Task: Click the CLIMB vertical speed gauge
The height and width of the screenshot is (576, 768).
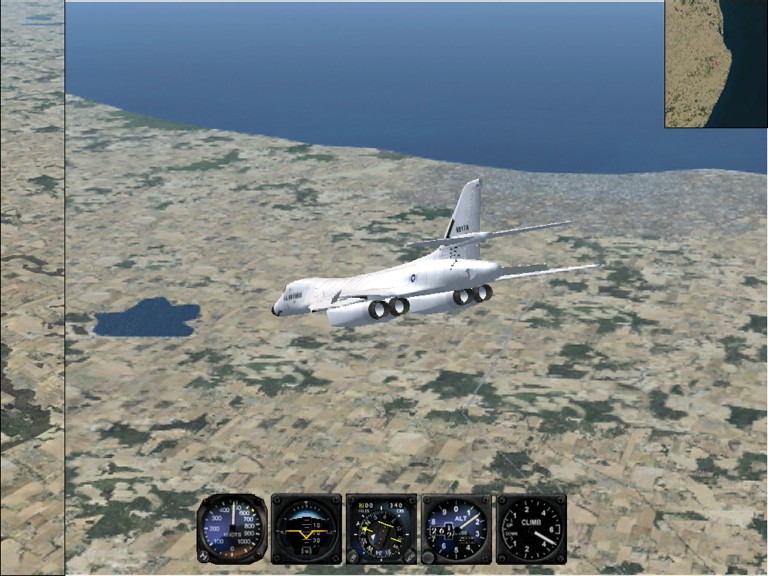Action: [x=531, y=528]
